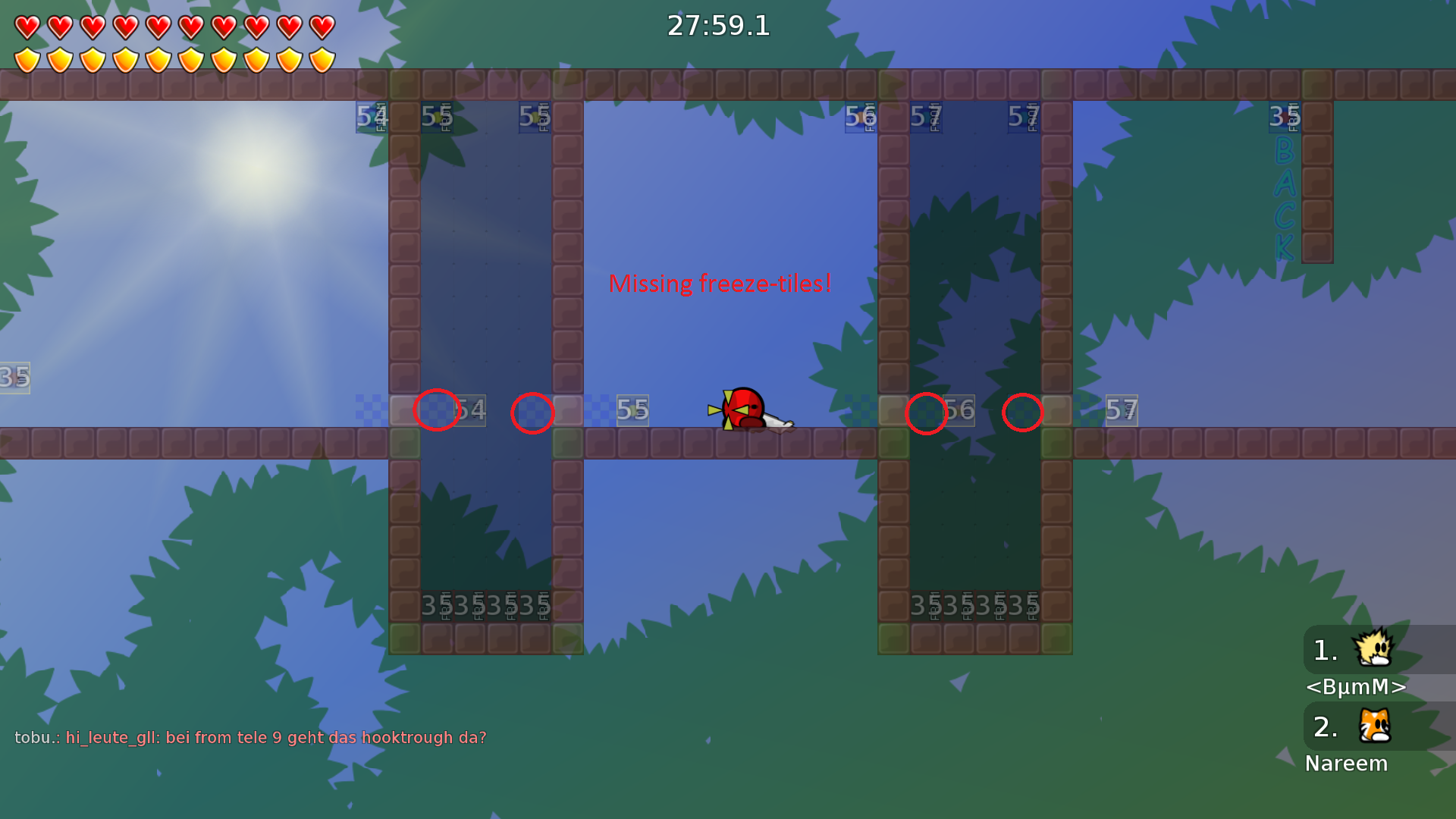
Task: Click the '1.' rank entry in the scoreboard
Action: pos(1325,648)
